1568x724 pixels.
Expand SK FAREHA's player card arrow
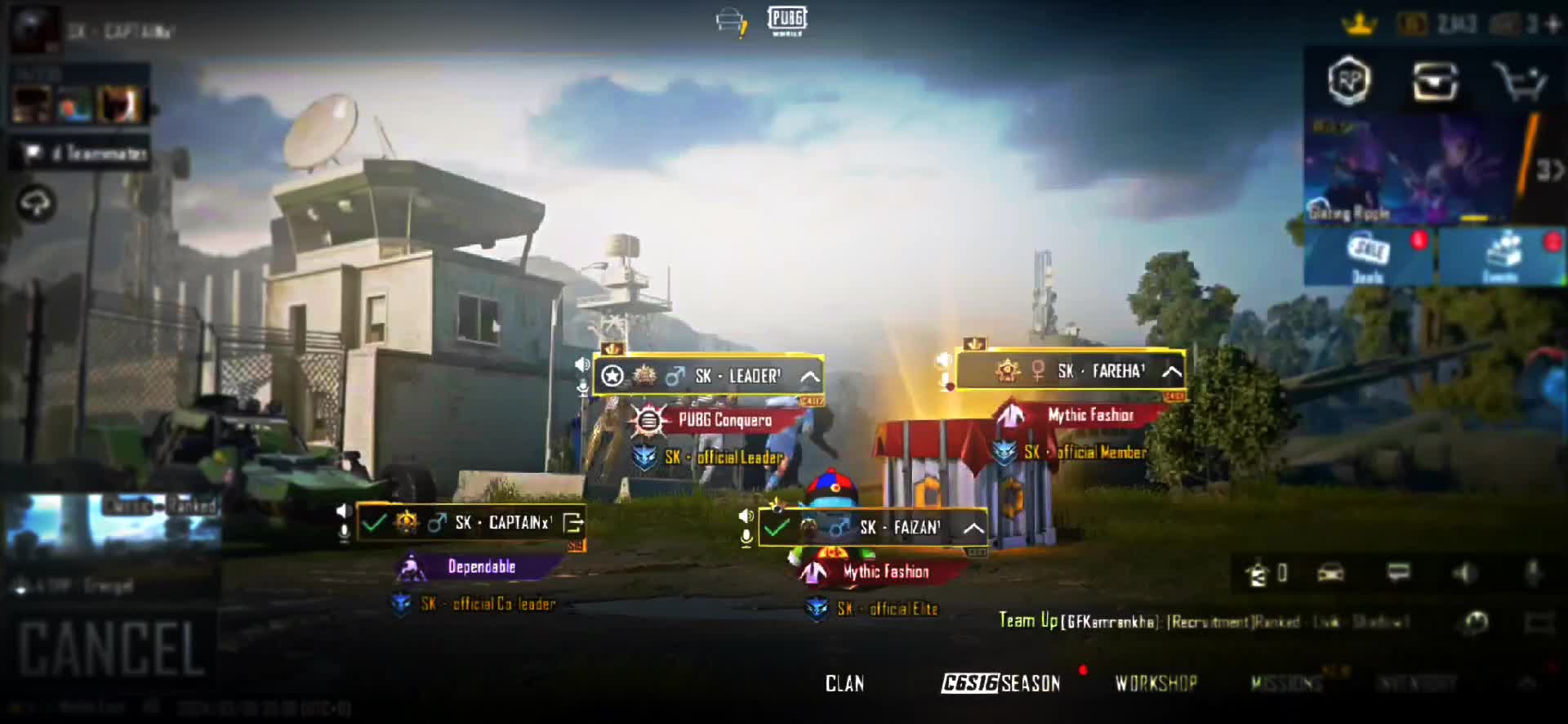pos(1172,373)
